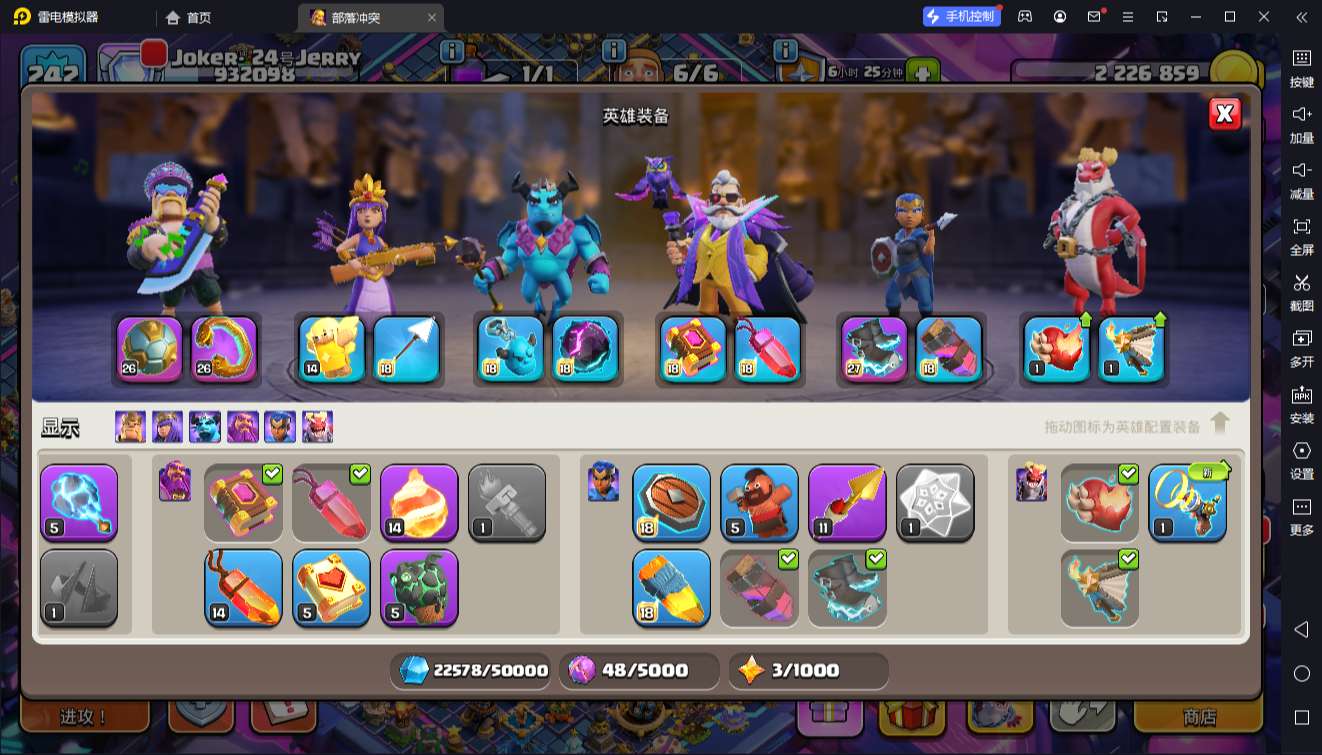Toggle the Archer Queen filter portrait

pos(167,427)
